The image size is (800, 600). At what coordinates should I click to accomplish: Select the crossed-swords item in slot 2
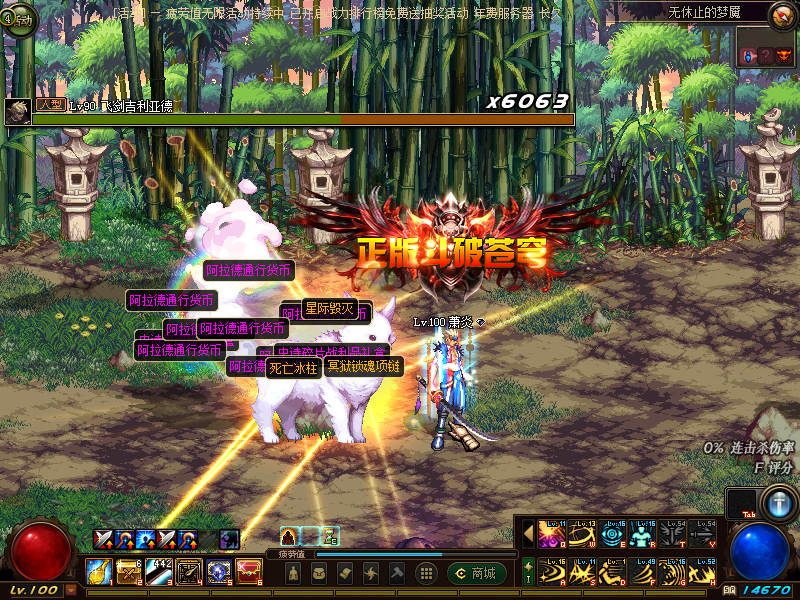[x=128, y=572]
